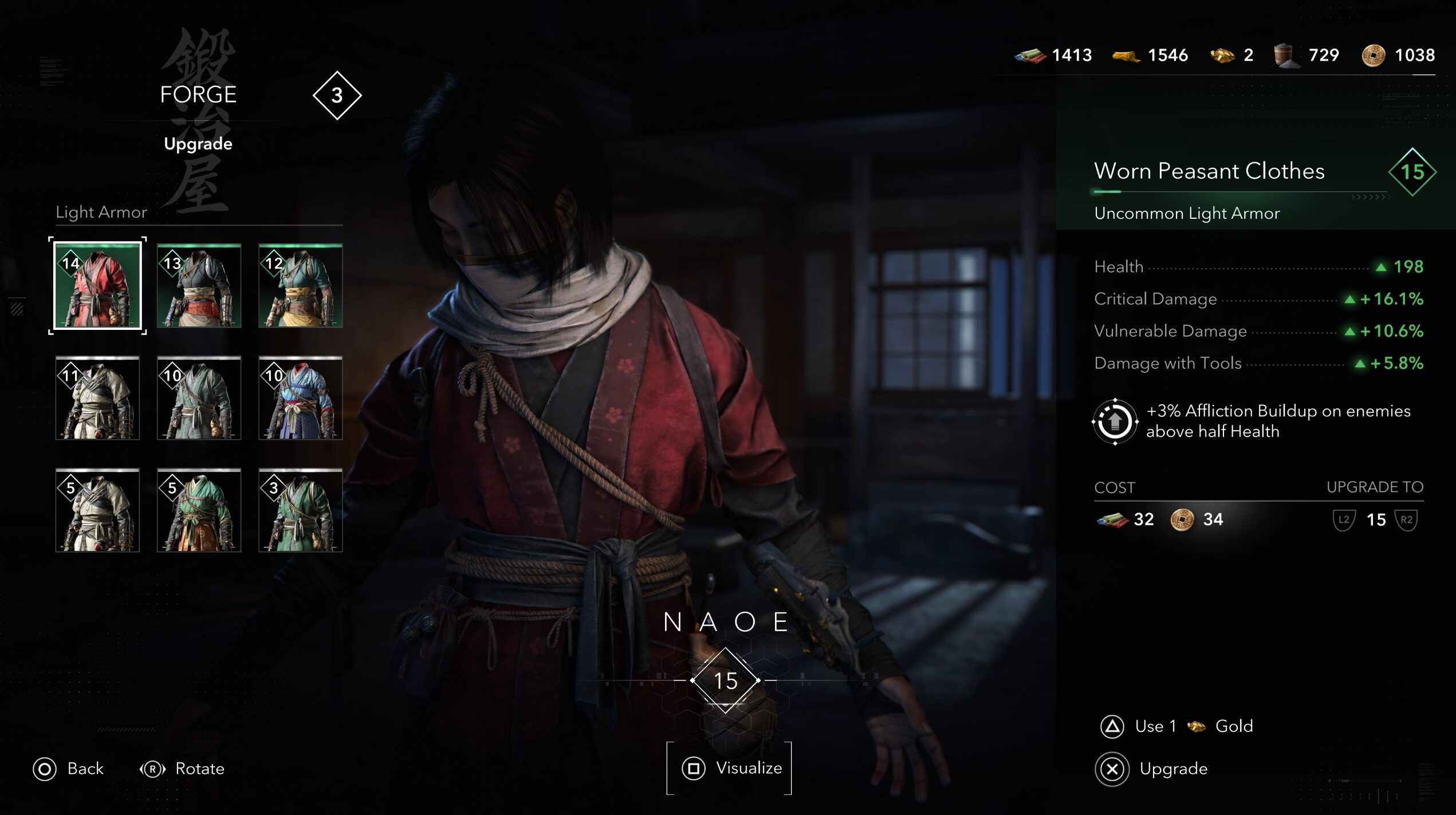
Task: Pick the level 12 teal armor with yellow sash
Action: [300, 286]
